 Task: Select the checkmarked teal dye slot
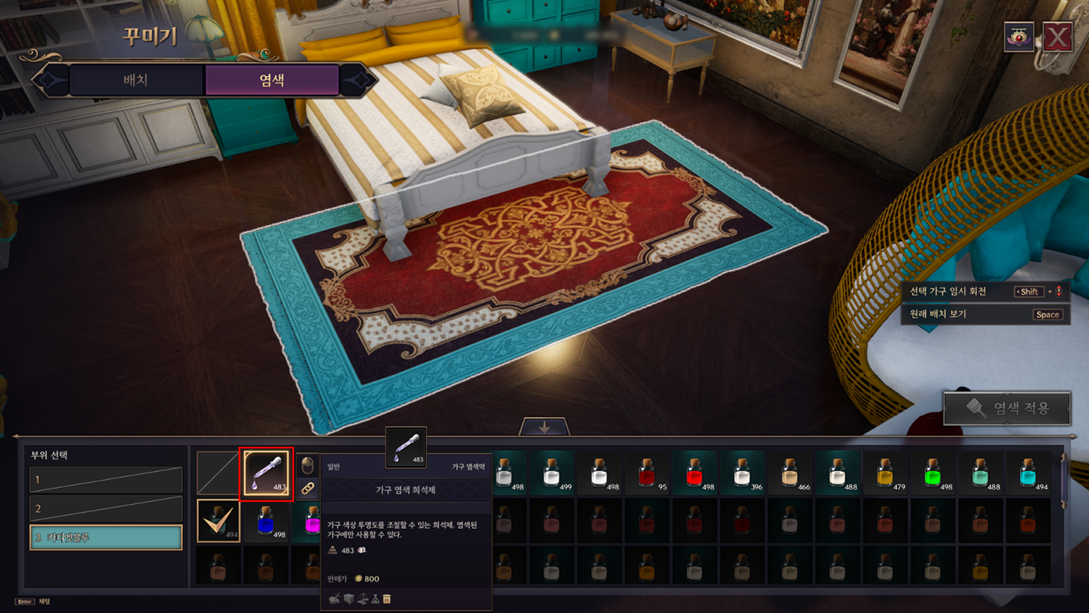(218, 521)
